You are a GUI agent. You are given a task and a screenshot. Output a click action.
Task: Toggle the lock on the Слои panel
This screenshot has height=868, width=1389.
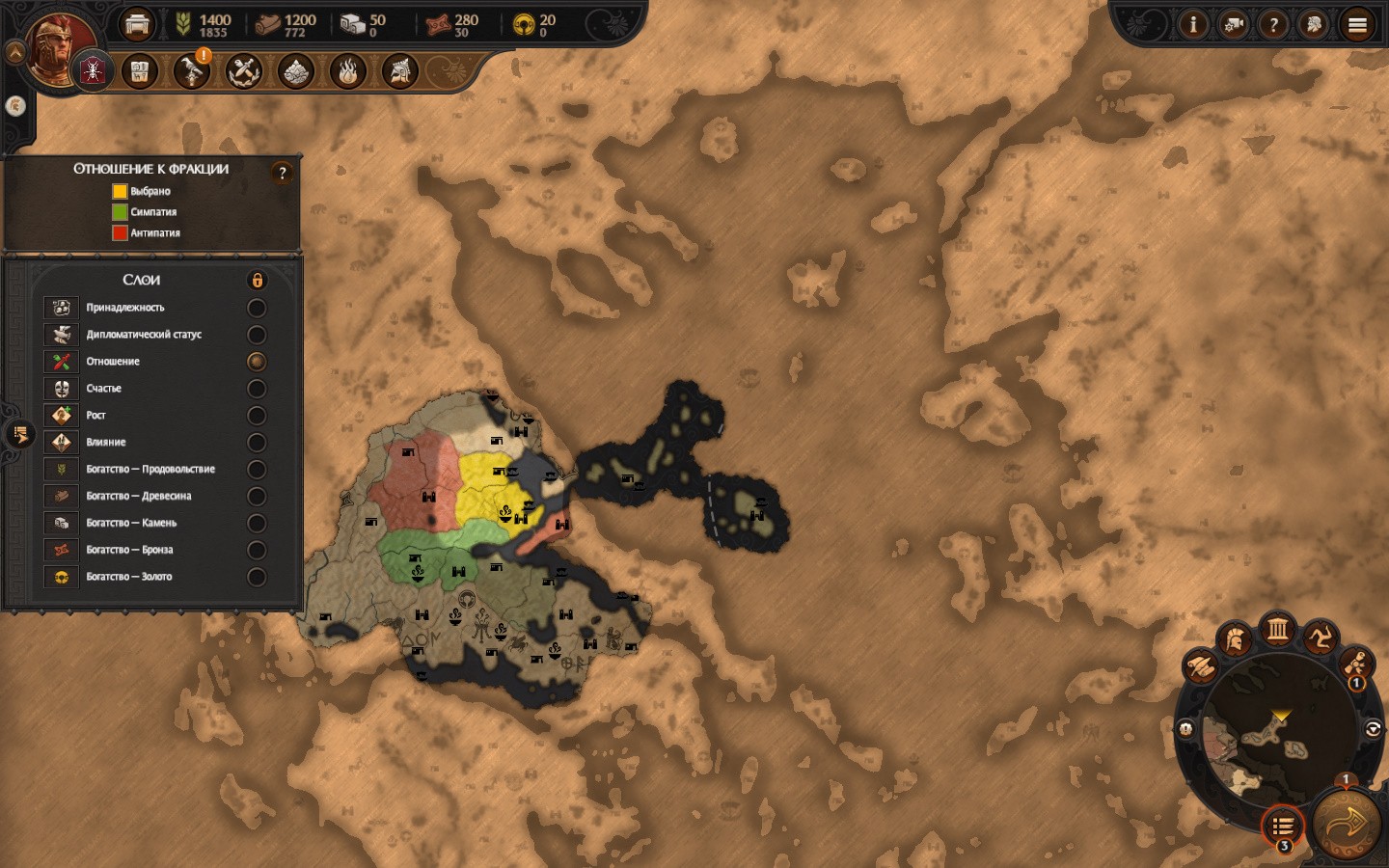point(258,281)
